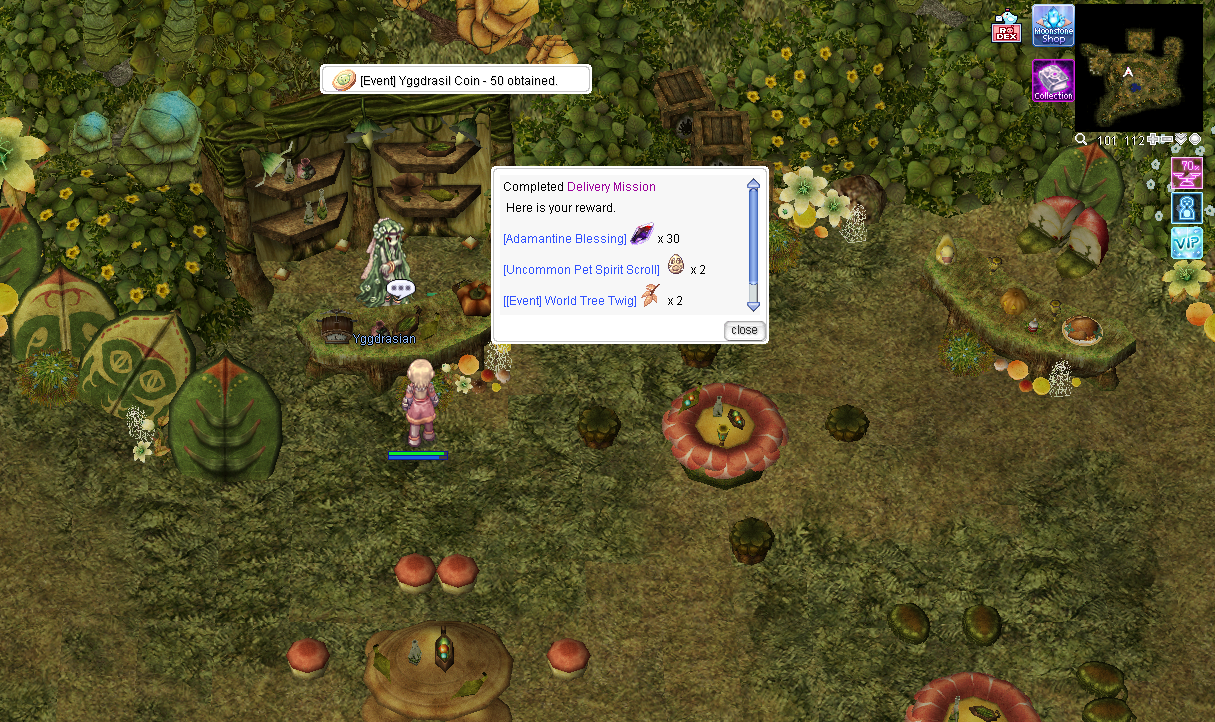Click the dialog scrollbar's down arrow

point(753,306)
